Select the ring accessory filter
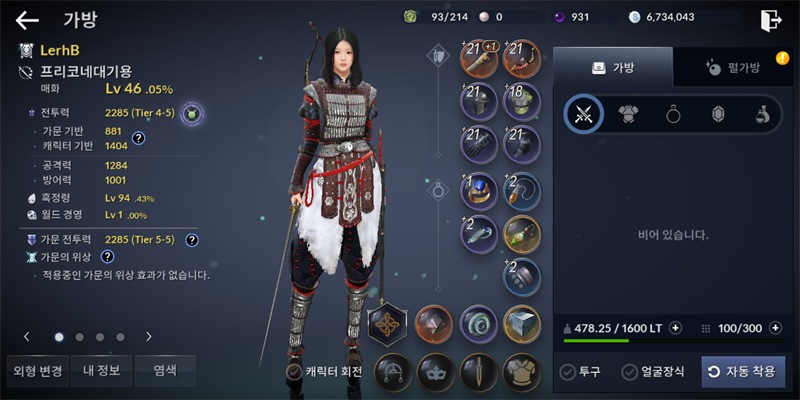The width and height of the screenshot is (800, 400). point(673,114)
